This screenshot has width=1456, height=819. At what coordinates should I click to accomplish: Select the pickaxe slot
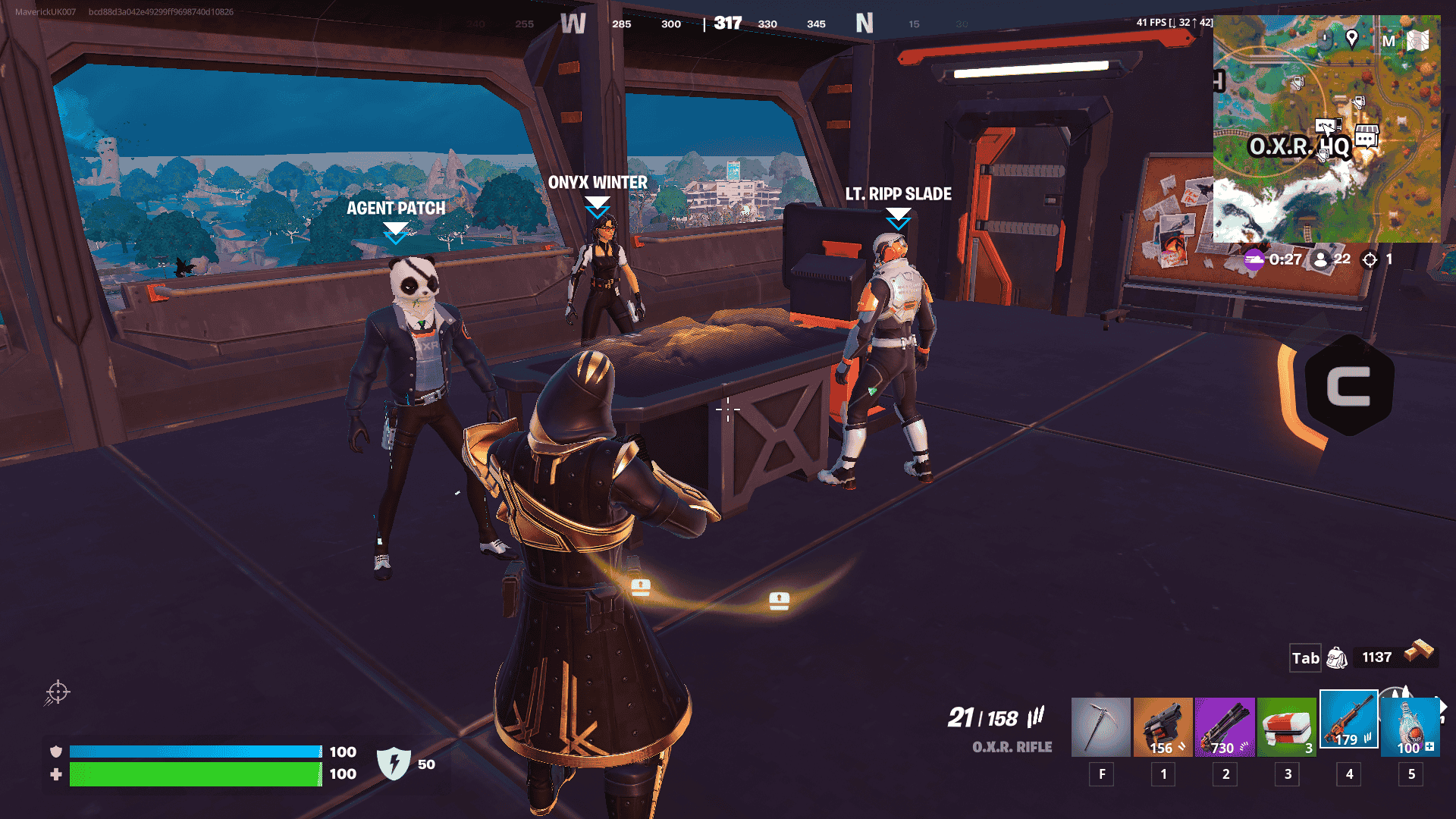pos(1100,726)
